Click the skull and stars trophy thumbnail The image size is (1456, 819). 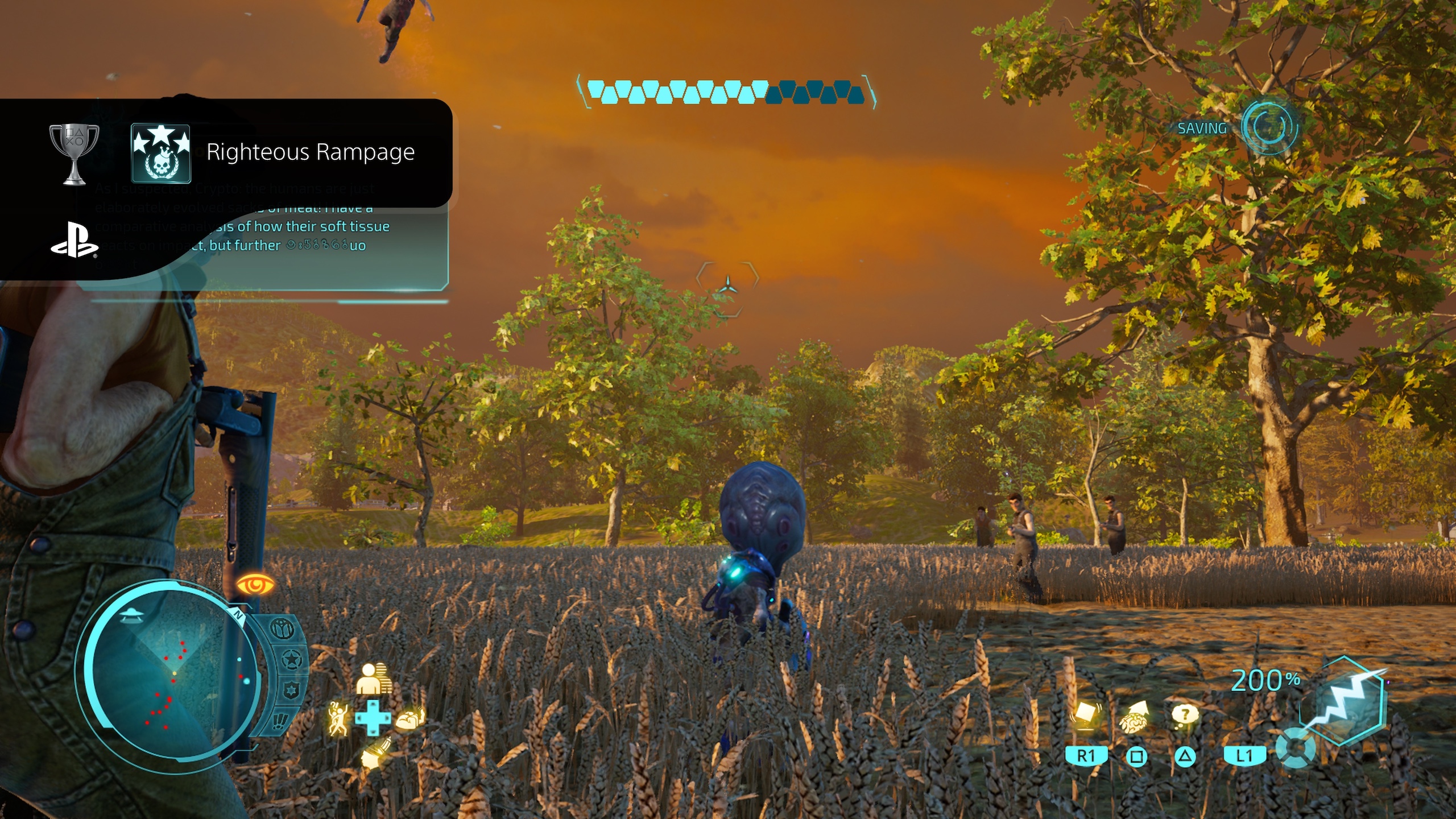point(161,154)
